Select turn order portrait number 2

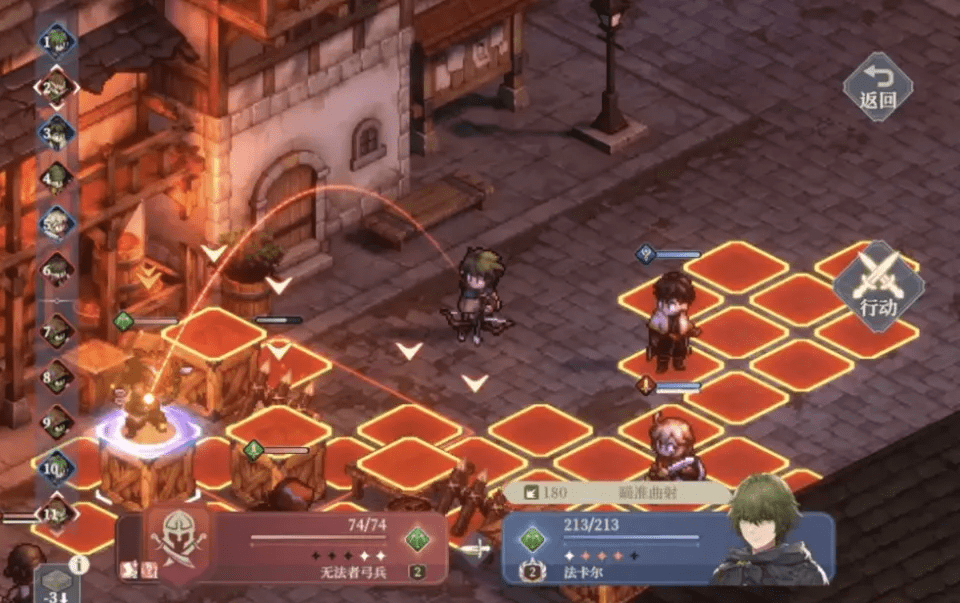[x=58, y=87]
